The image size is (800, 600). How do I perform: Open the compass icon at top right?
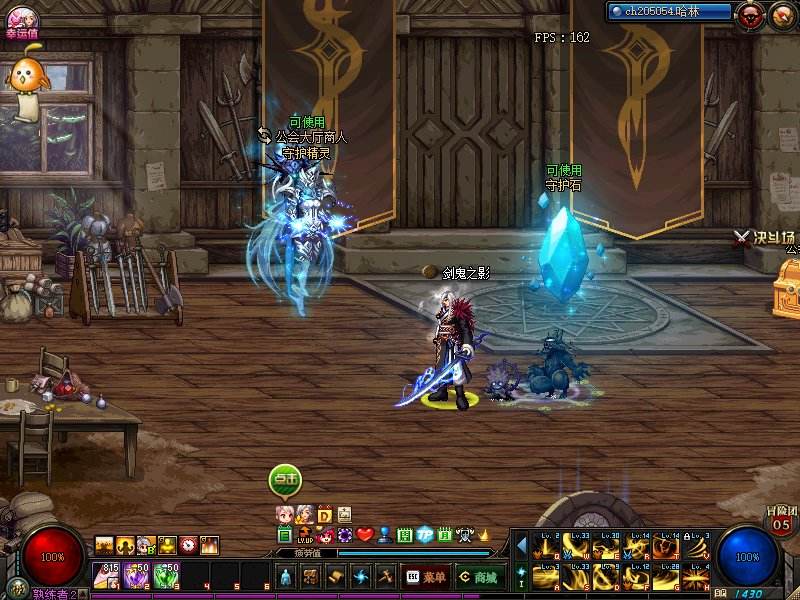click(x=781, y=14)
